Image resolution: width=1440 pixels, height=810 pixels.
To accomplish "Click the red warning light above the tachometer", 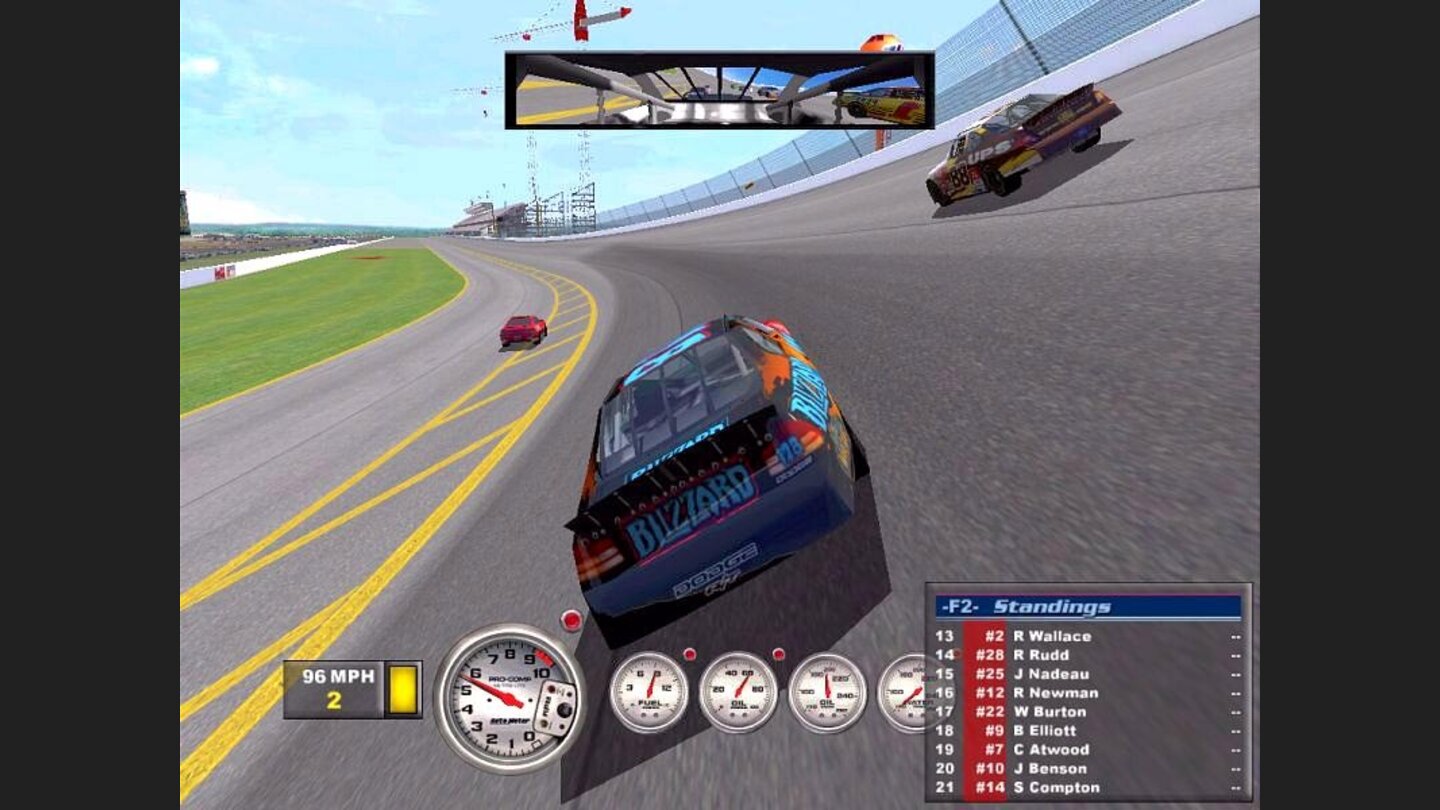I will (572, 620).
